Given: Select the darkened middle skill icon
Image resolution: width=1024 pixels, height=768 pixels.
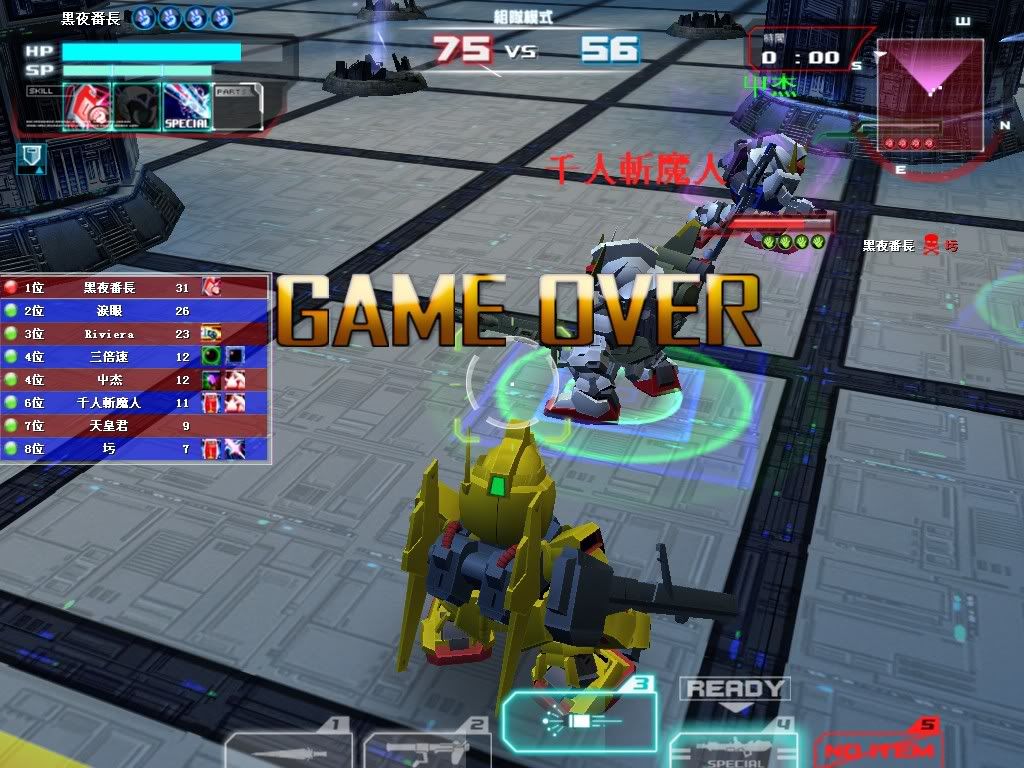Looking at the screenshot, I should click(x=136, y=106).
